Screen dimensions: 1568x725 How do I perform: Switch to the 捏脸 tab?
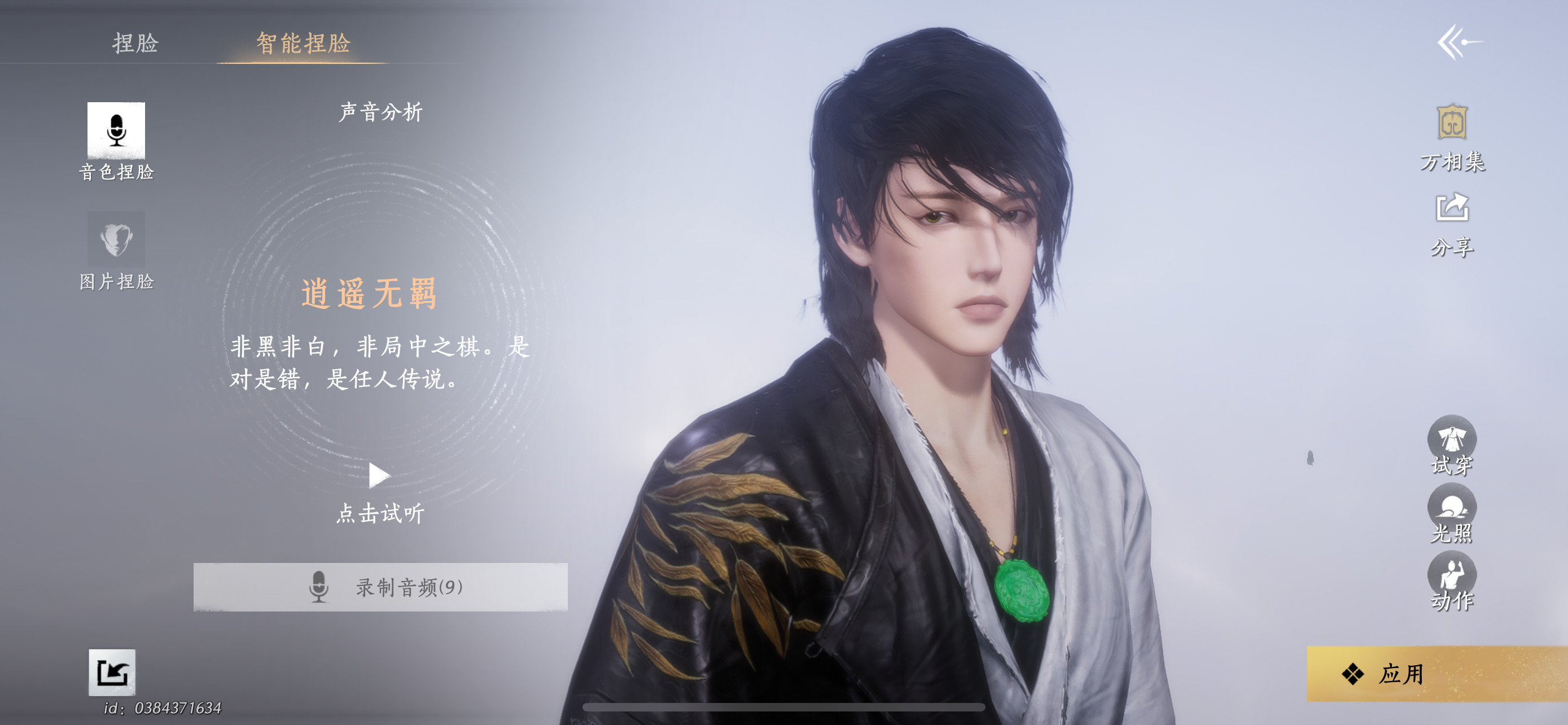(135, 43)
